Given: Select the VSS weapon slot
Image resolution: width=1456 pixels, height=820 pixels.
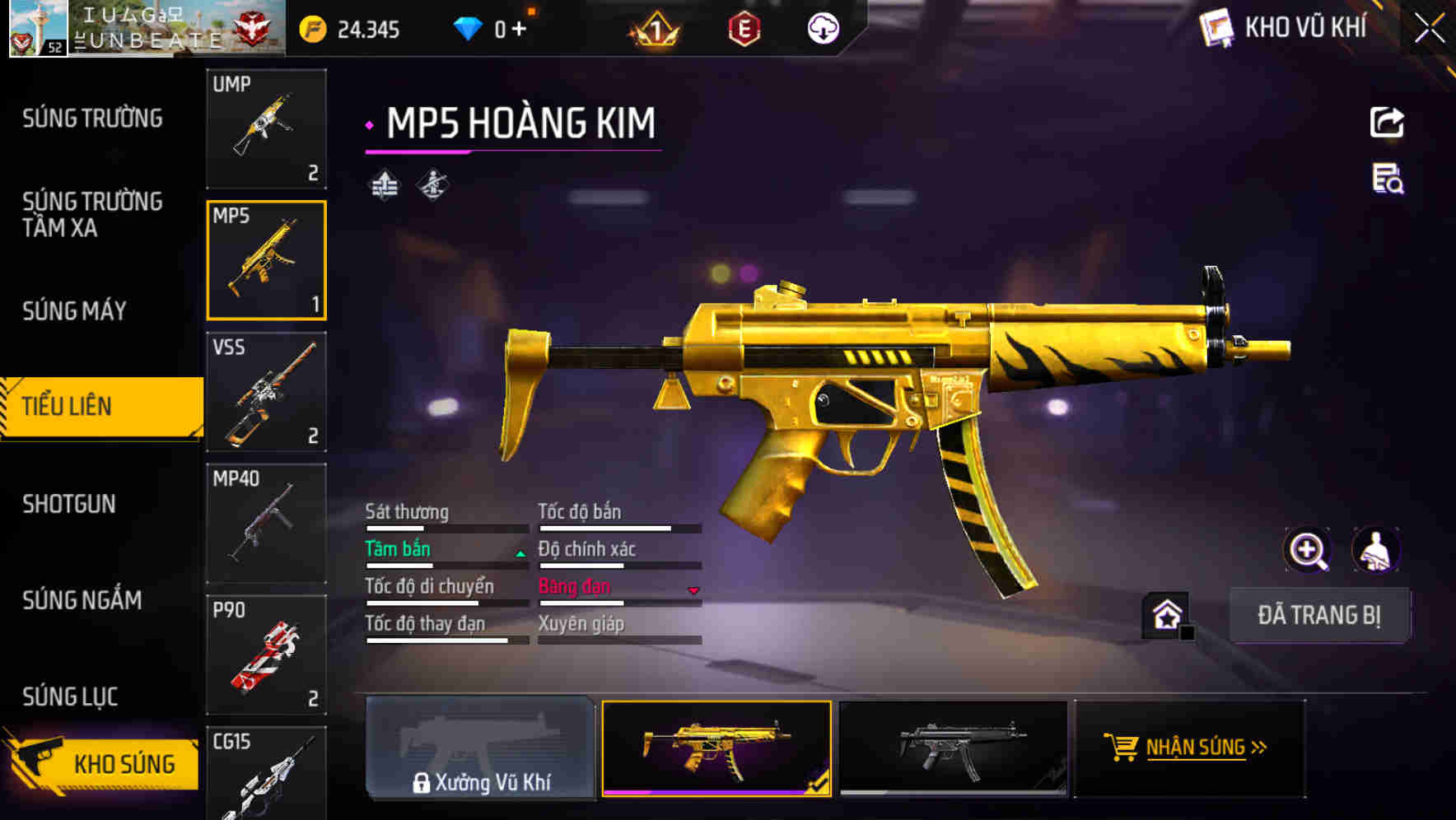Looking at the screenshot, I should (x=266, y=392).
